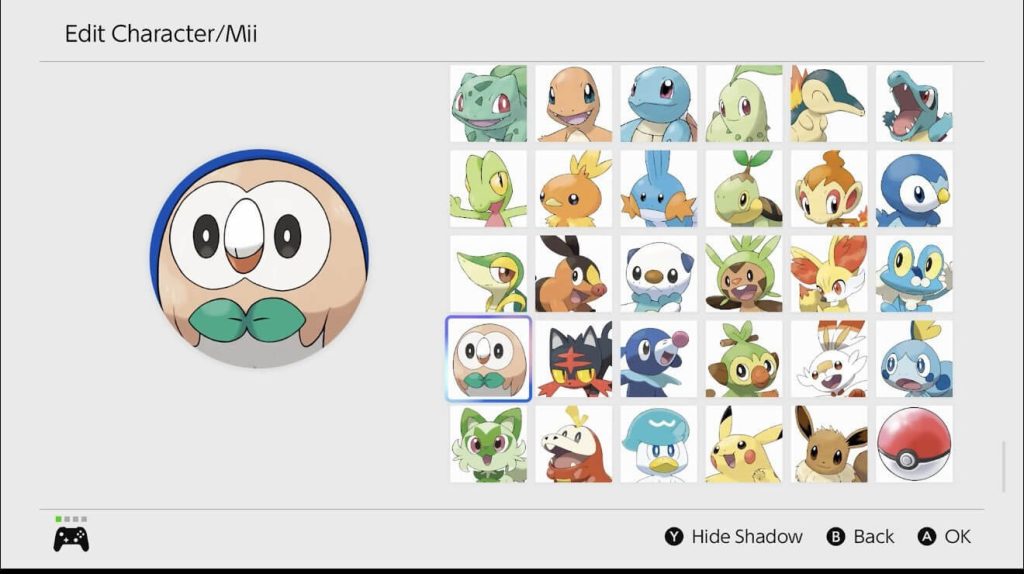Select the Torchic icon
Viewport: 1024px width, 574px height.
tap(573, 189)
